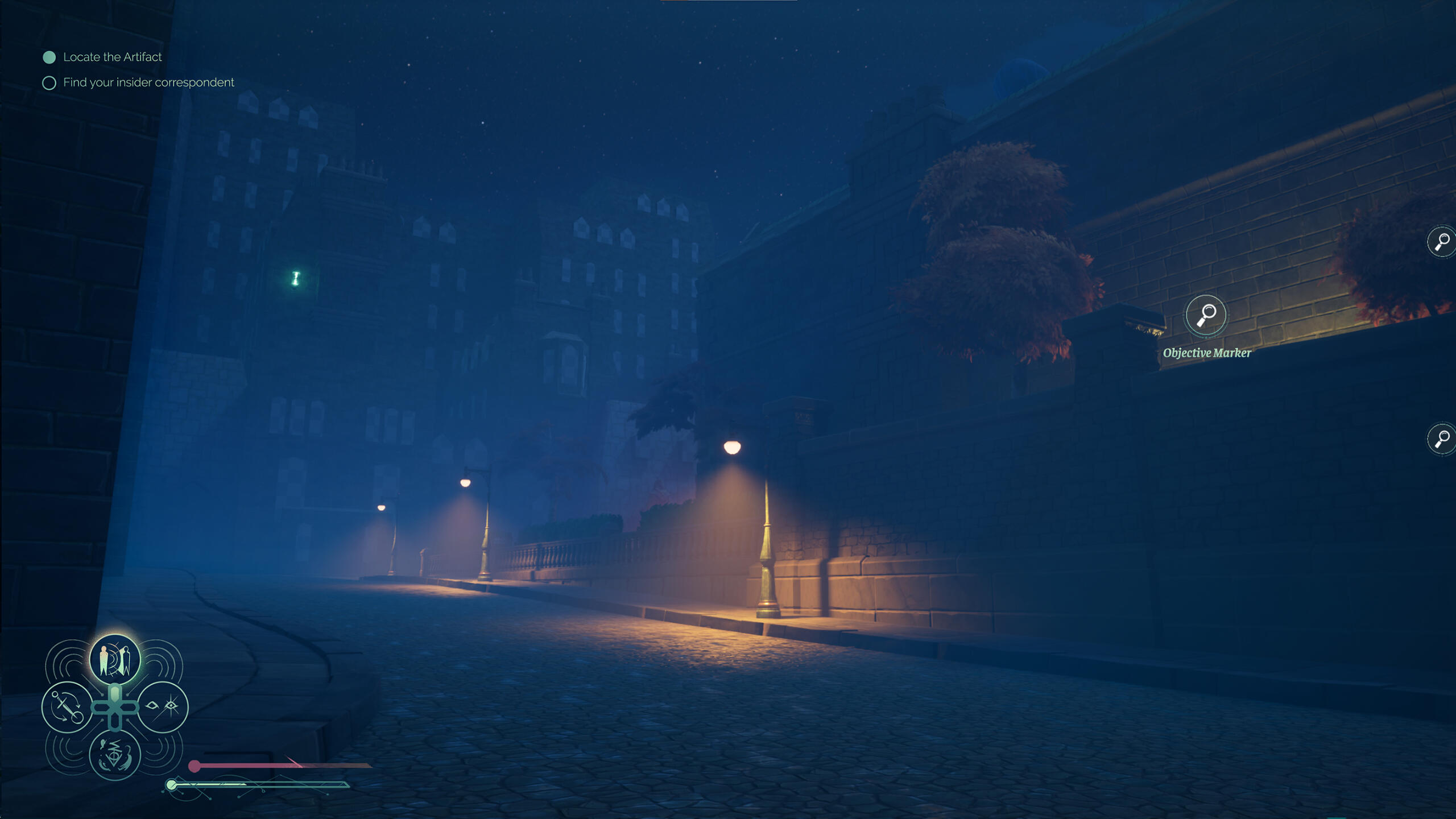Click the green glowing waypoint marker

[296, 278]
